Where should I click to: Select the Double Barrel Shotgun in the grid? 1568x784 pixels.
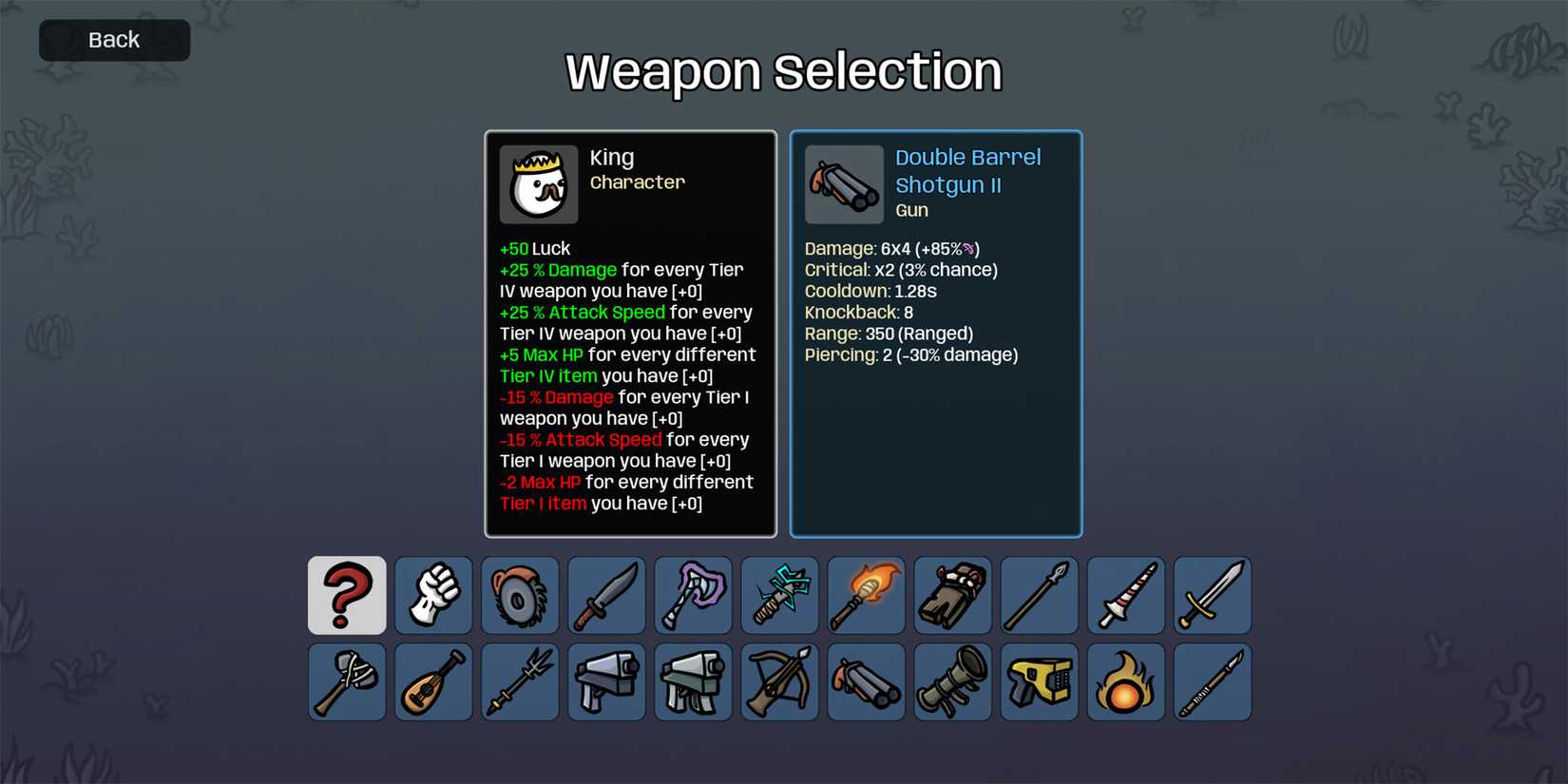click(865, 681)
